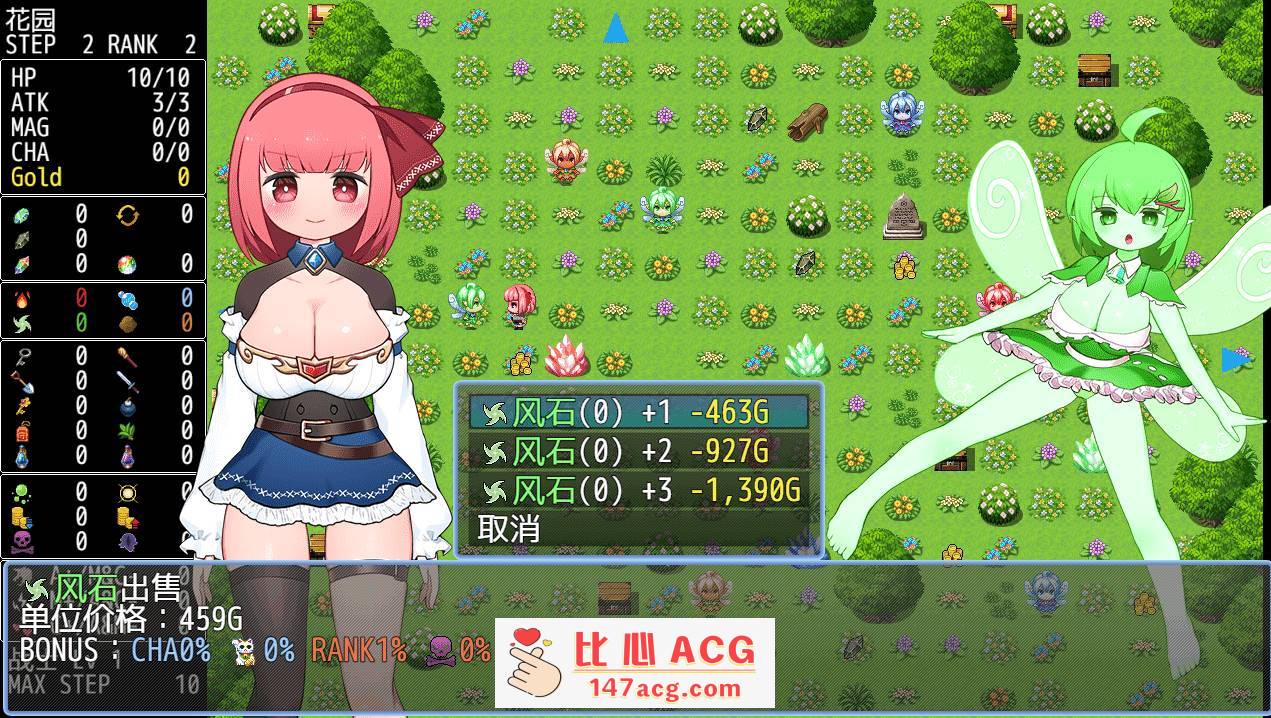The height and width of the screenshot is (718, 1271).
Task: Select the 风石 +3 entry for 1,390G
Action: pyautogui.click(x=638, y=490)
